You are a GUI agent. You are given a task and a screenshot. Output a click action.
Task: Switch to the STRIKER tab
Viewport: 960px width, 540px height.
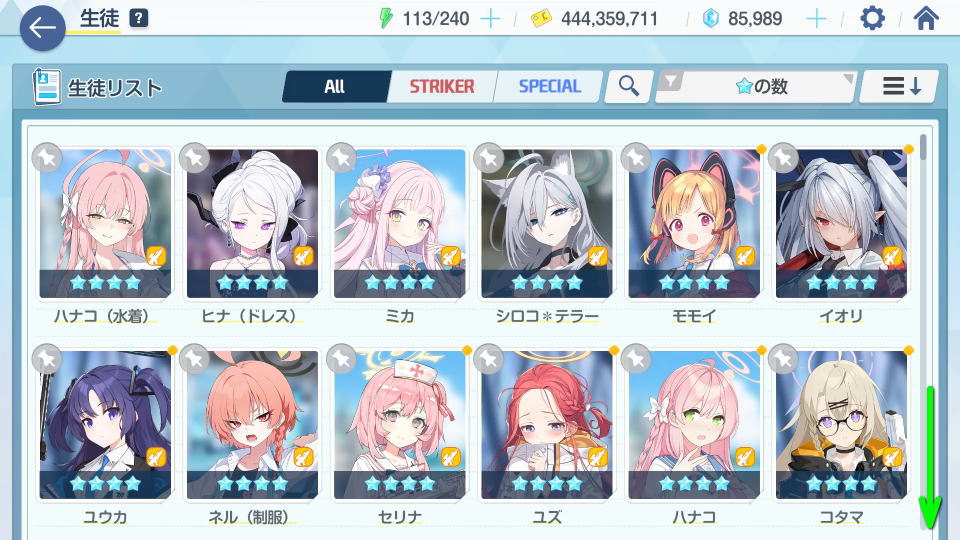tap(442, 87)
